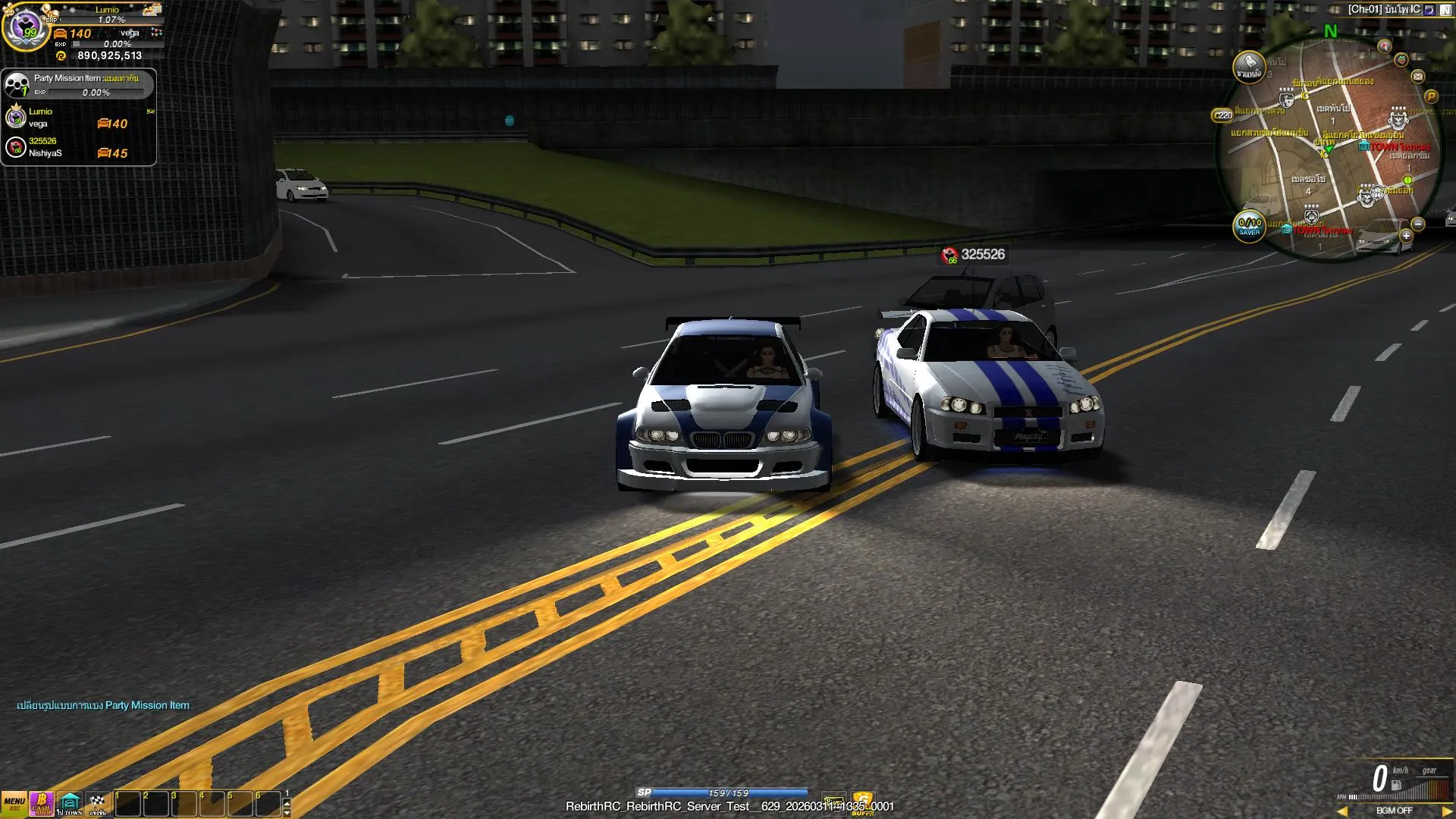Click the gold P button beside minimap
Screen dimensions: 1456x819
coord(1431,96)
